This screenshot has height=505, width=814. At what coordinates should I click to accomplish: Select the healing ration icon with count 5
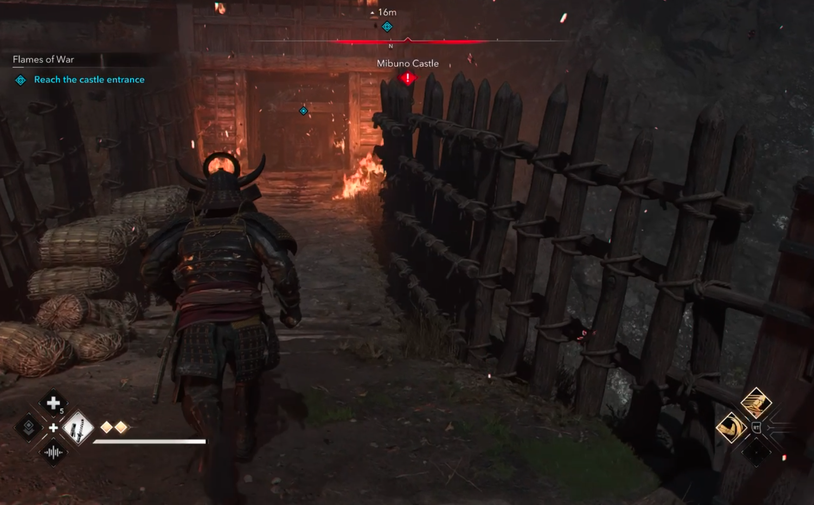(x=53, y=403)
